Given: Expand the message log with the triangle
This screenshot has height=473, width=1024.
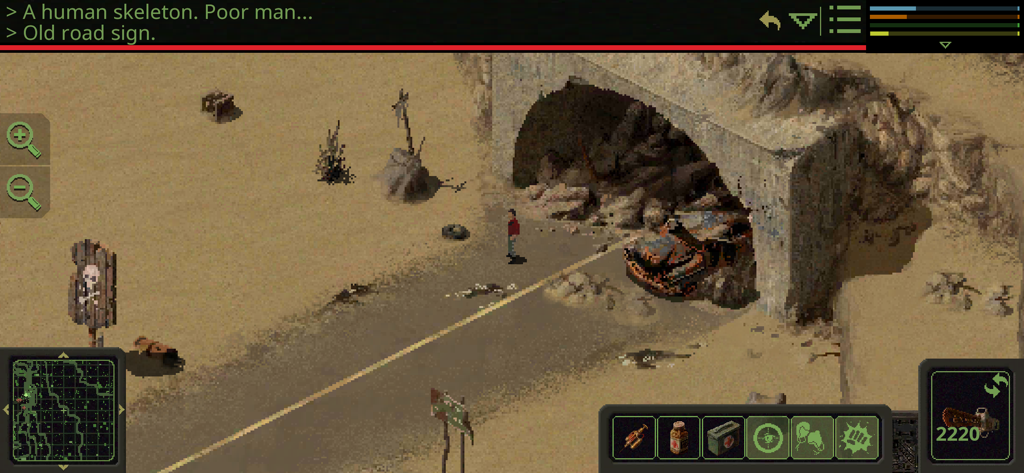Looking at the screenshot, I should tap(803, 21).
